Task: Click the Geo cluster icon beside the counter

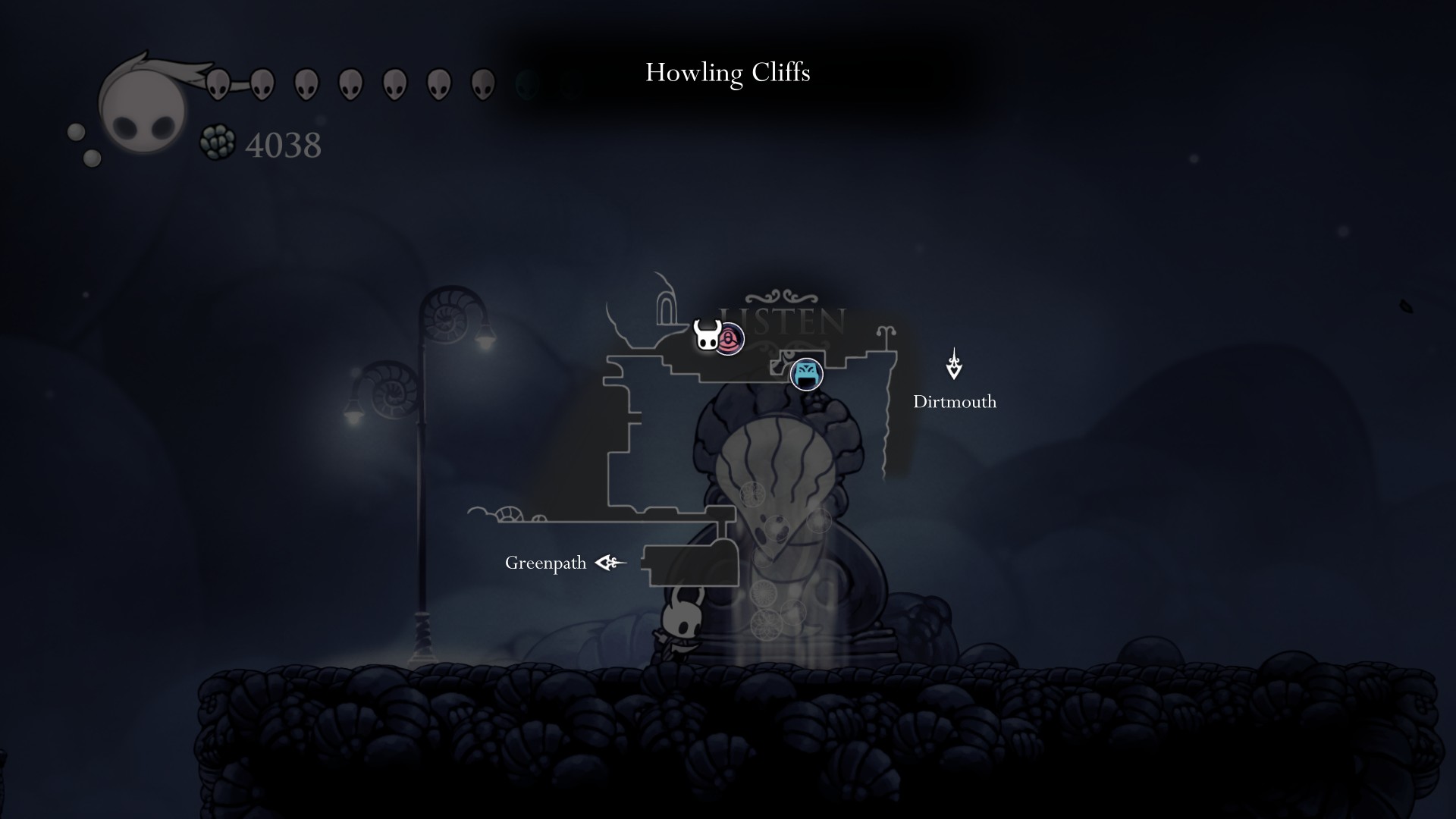Action: 218,141
